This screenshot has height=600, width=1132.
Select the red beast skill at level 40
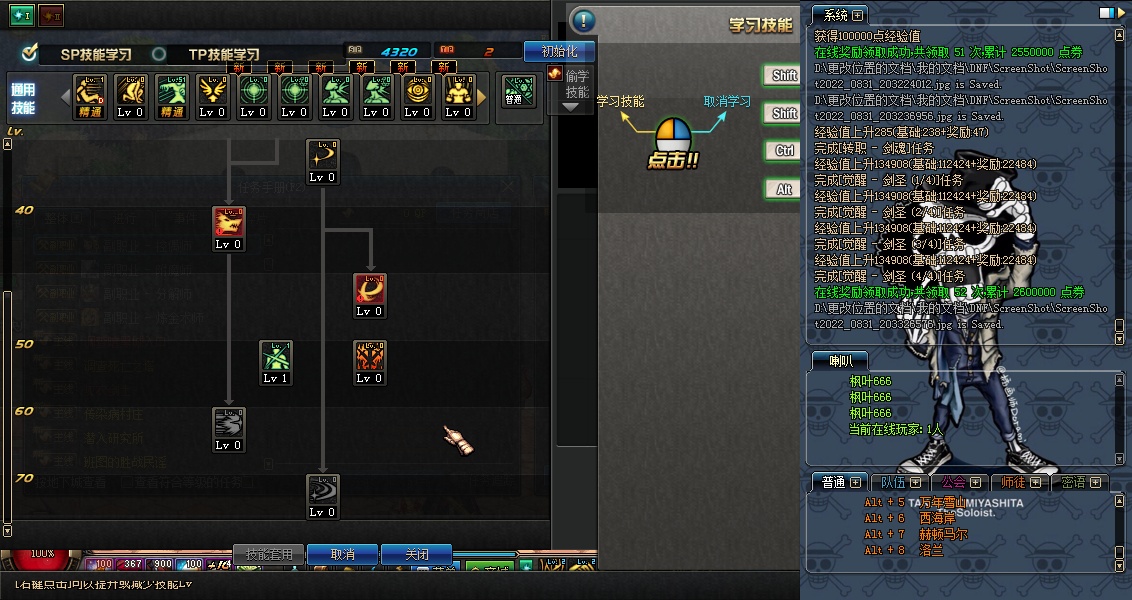pyautogui.click(x=229, y=222)
